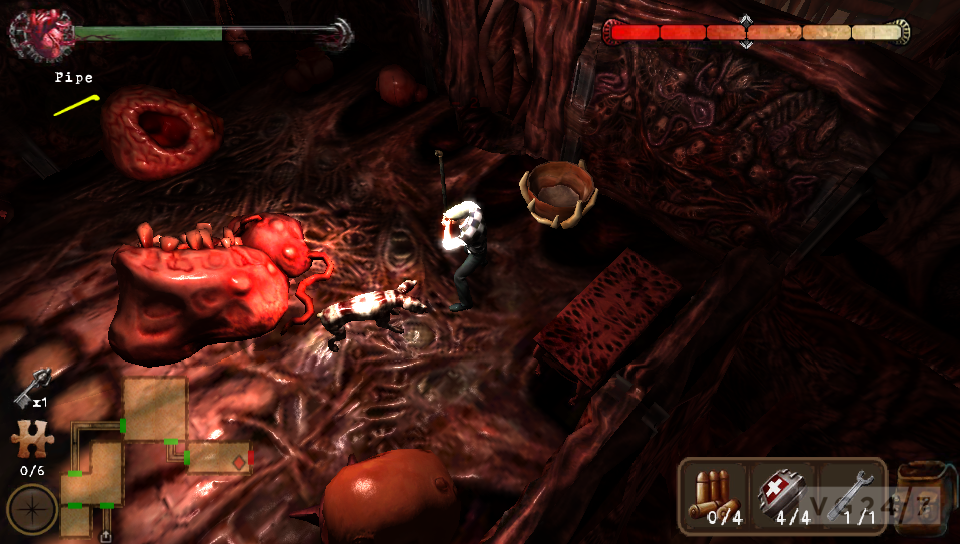This screenshot has height=544, width=960.
Task: Click the dungeon minimap
Action: (150, 450)
